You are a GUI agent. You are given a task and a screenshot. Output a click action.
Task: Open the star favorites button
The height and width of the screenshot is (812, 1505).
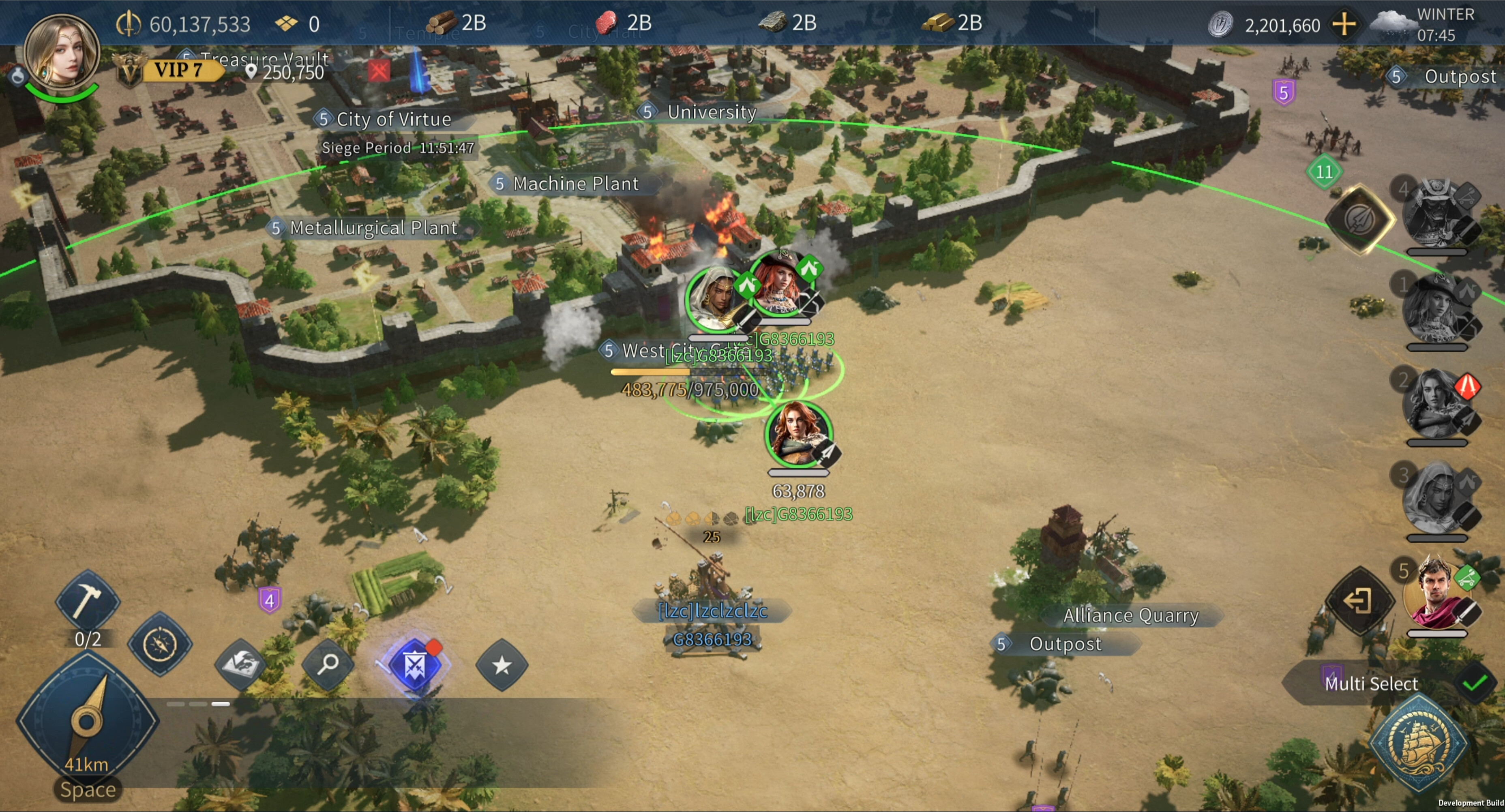point(501,665)
